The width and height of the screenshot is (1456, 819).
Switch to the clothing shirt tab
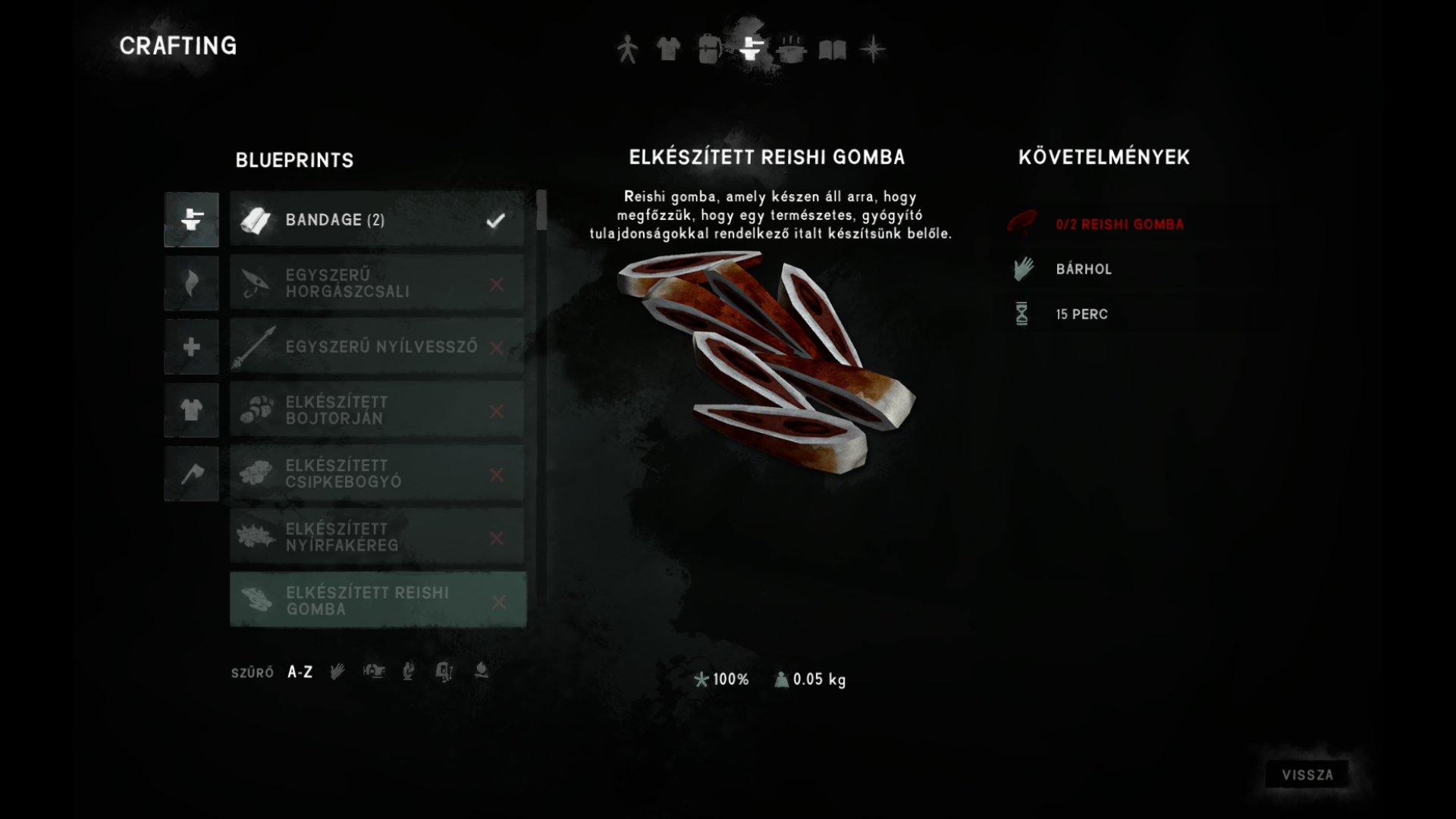tap(668, 49)
